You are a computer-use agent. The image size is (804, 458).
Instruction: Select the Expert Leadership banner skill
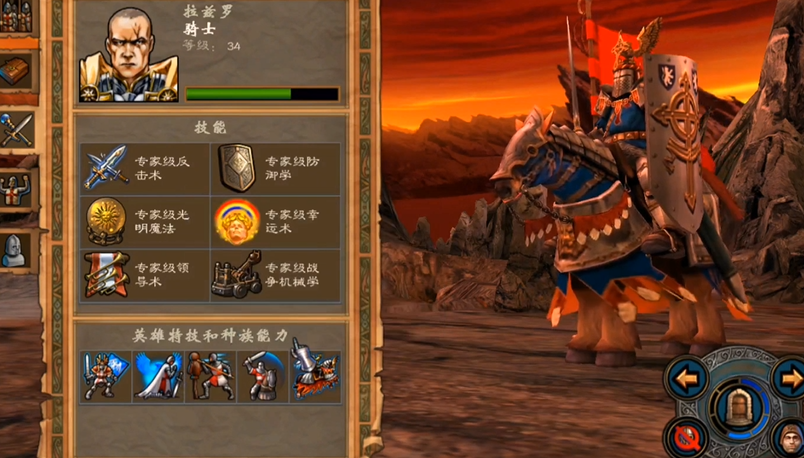106,274
